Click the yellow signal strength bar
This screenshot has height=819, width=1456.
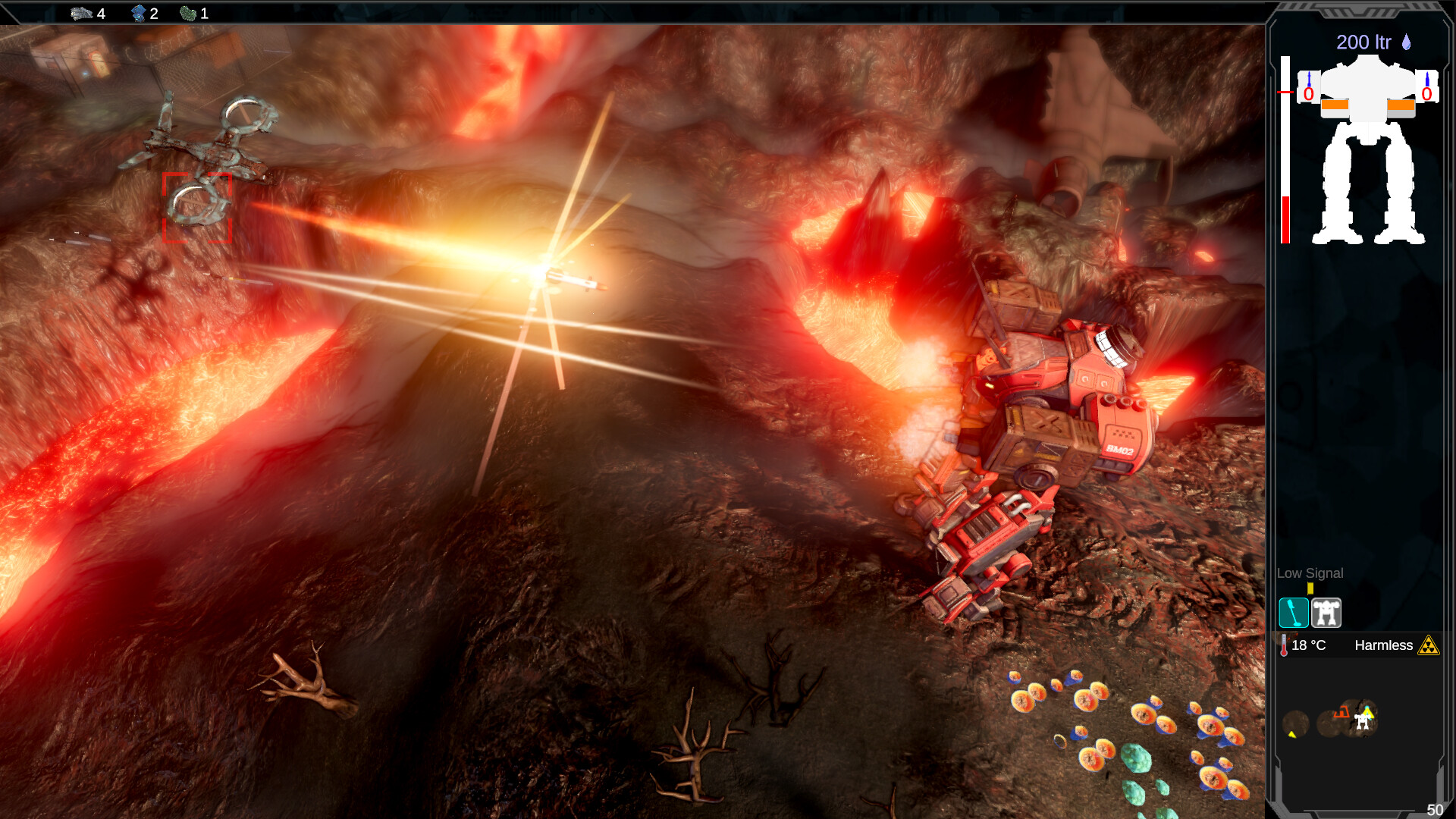click(x=1310, y=588)
